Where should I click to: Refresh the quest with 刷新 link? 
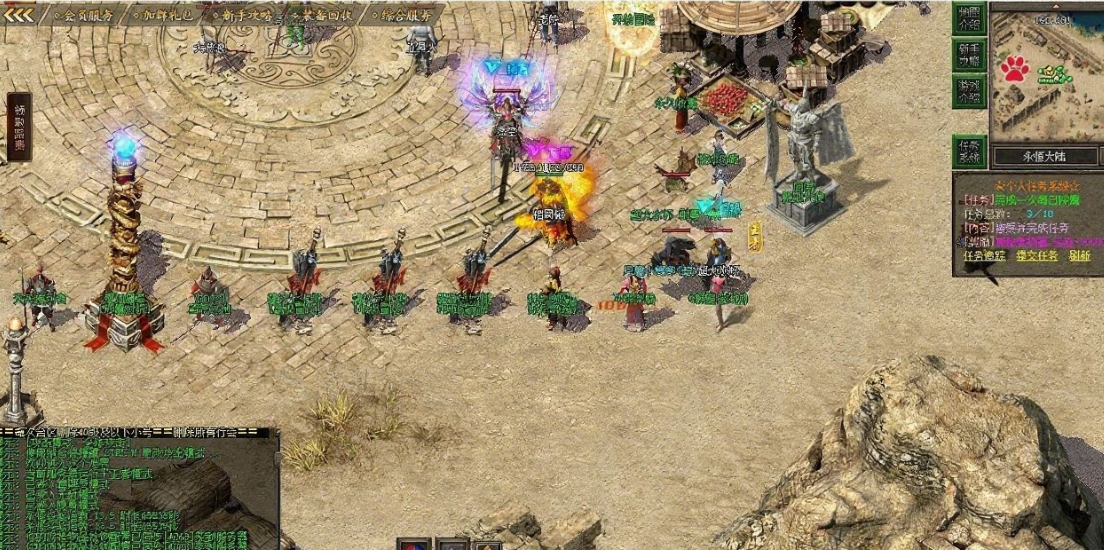[1079, 256]
